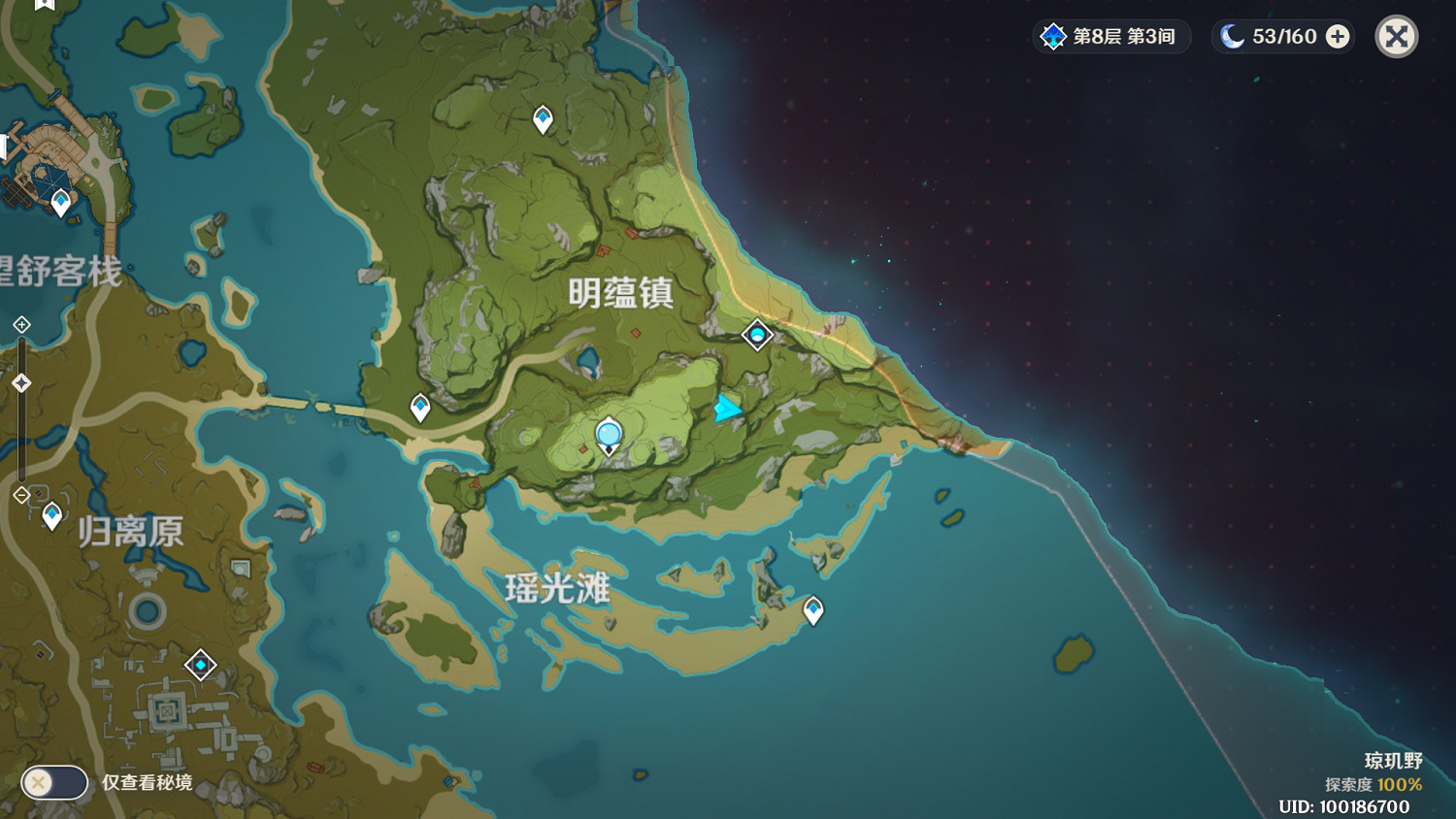Viewport: 1456px width, 819px height.
Task: Select the teleport waypoint west of 明蕴镇
Action: pyautogui.click(x=418, y=408)
